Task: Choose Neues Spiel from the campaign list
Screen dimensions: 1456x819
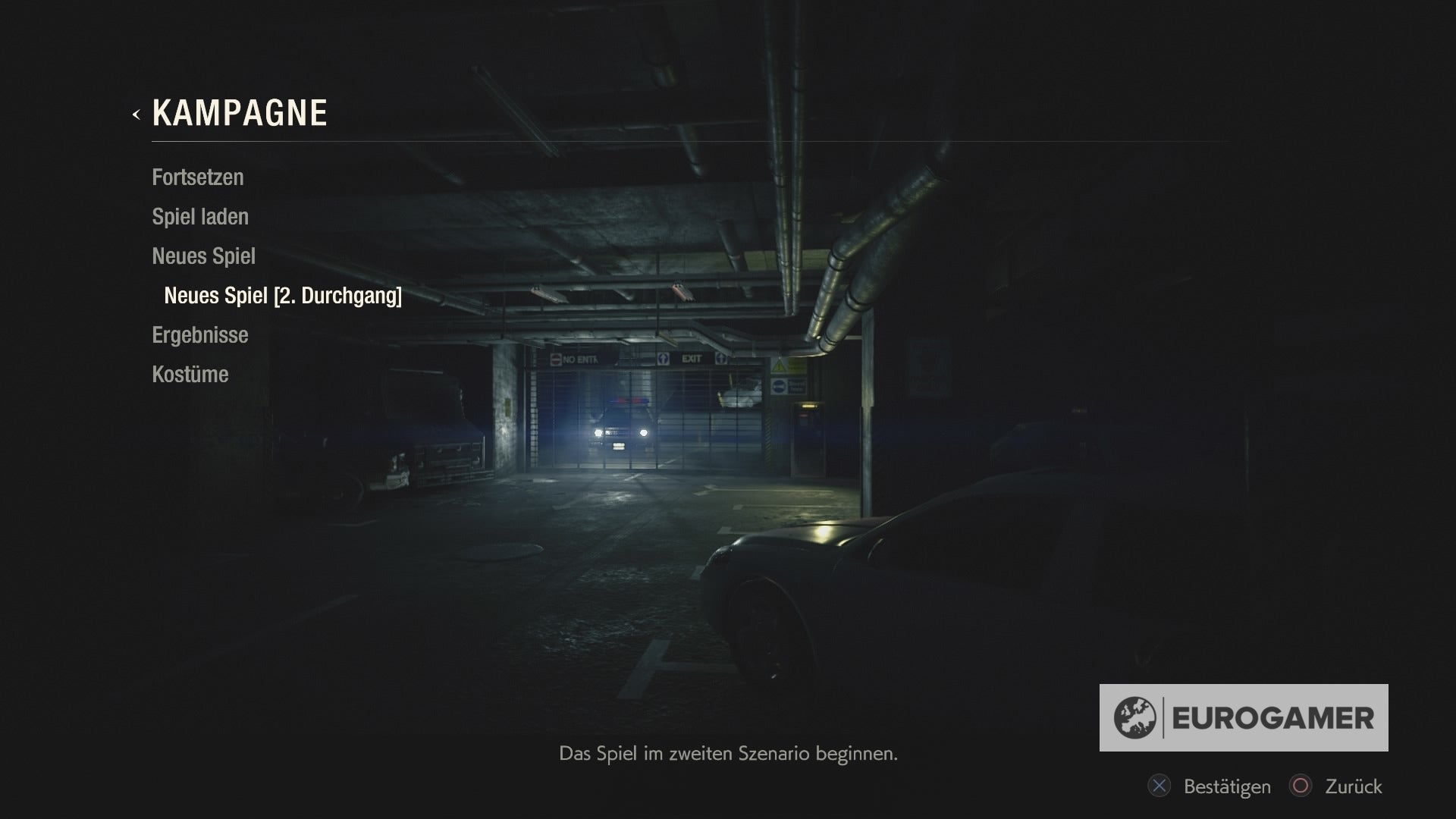Action: coord(203,256)
